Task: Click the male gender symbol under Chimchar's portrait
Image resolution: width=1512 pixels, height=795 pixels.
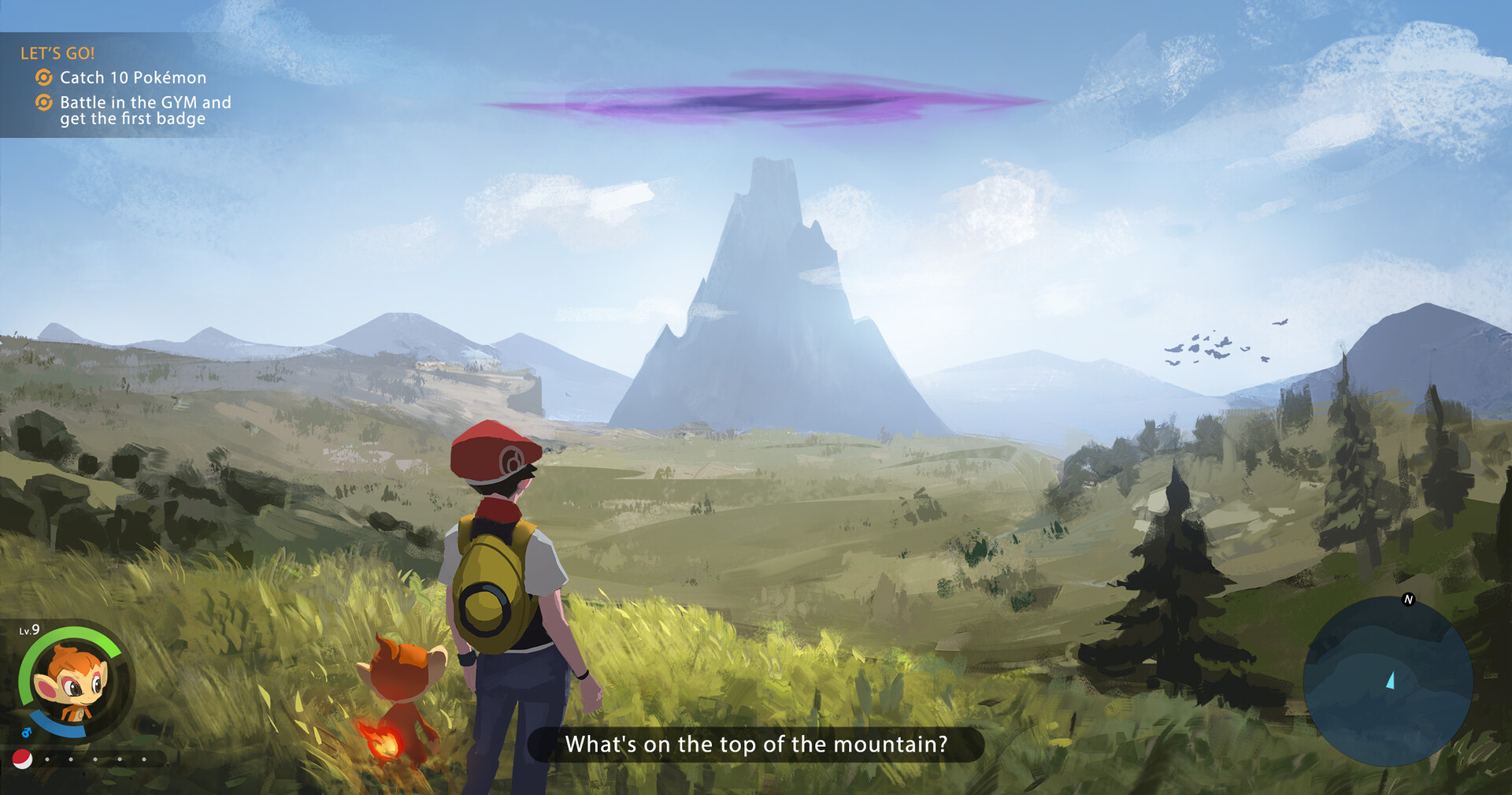Action: click(26, 732)
